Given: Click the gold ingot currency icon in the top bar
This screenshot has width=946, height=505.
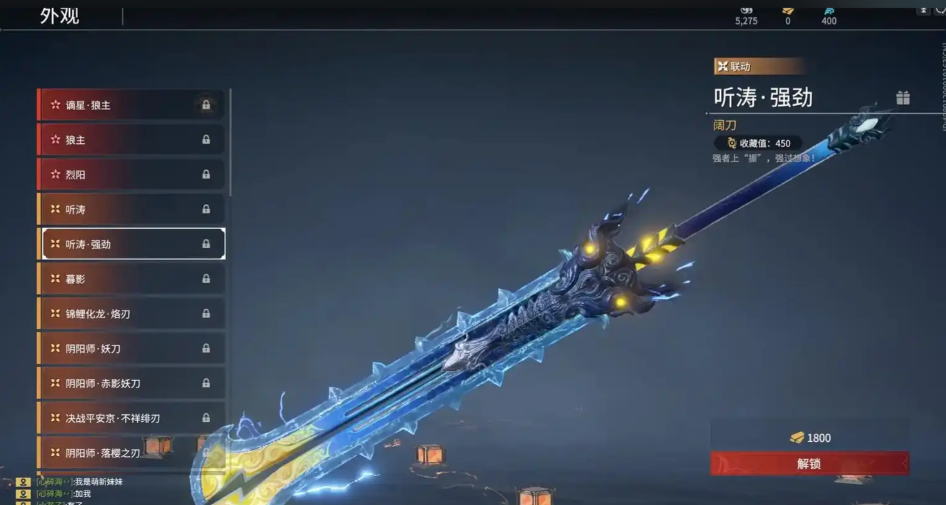Looking at the screenshot, I should click(787, 9).
